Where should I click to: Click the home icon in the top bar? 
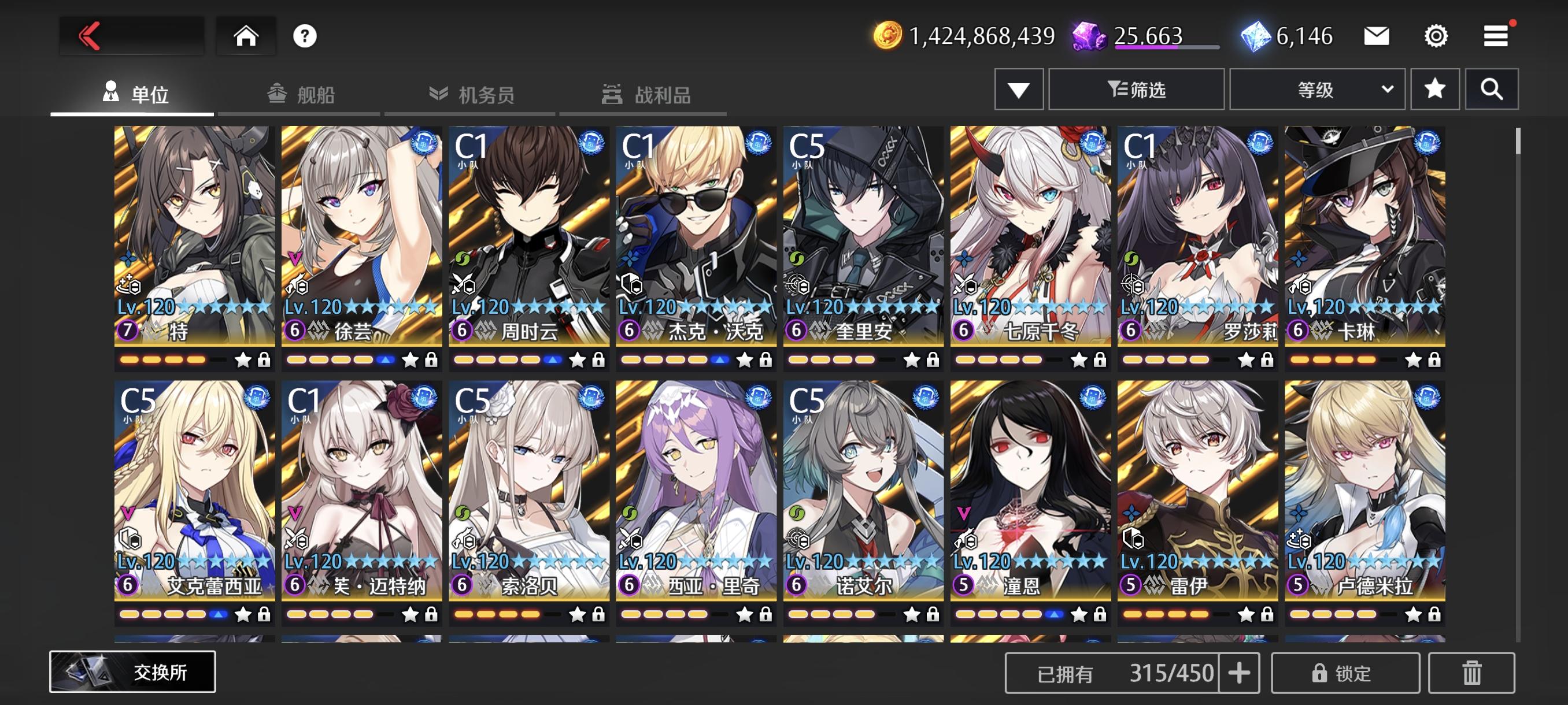[x=246, y=35]
